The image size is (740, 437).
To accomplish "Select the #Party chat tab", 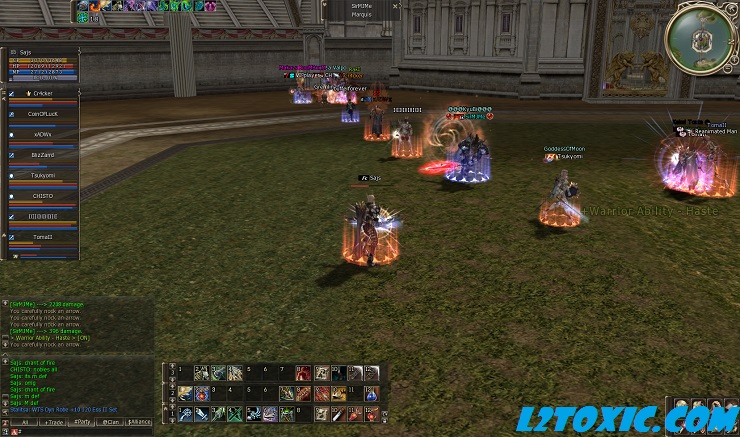I will pos(80,423).
